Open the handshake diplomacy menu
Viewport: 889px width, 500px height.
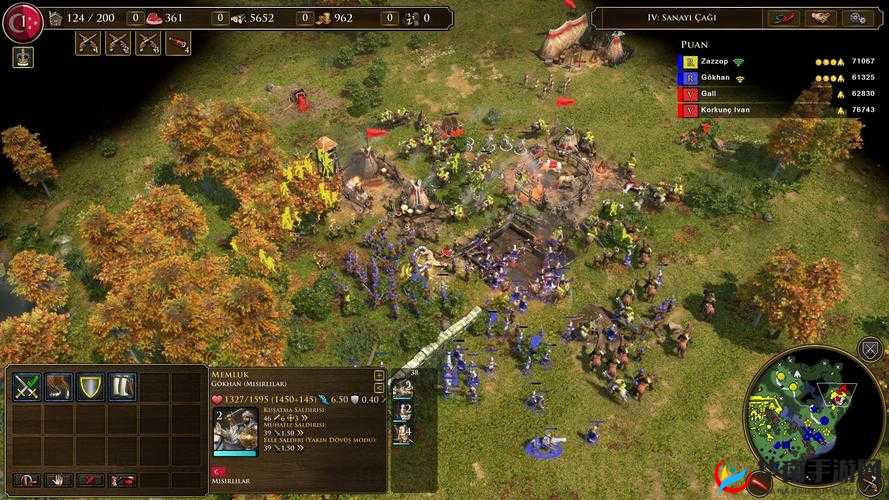pos(821,18)
